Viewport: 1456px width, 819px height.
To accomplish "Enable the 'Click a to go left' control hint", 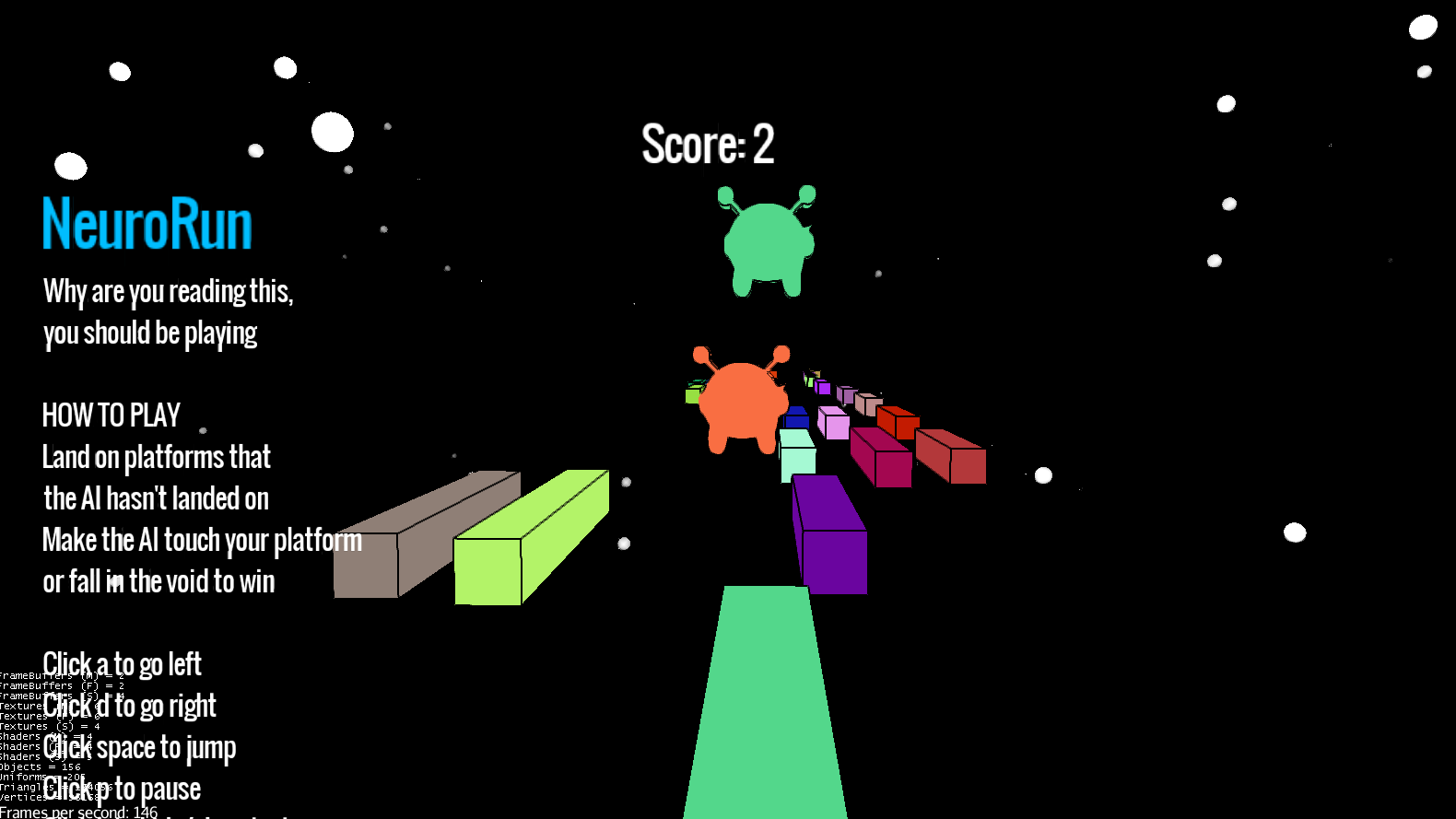I will pos(122,664).
